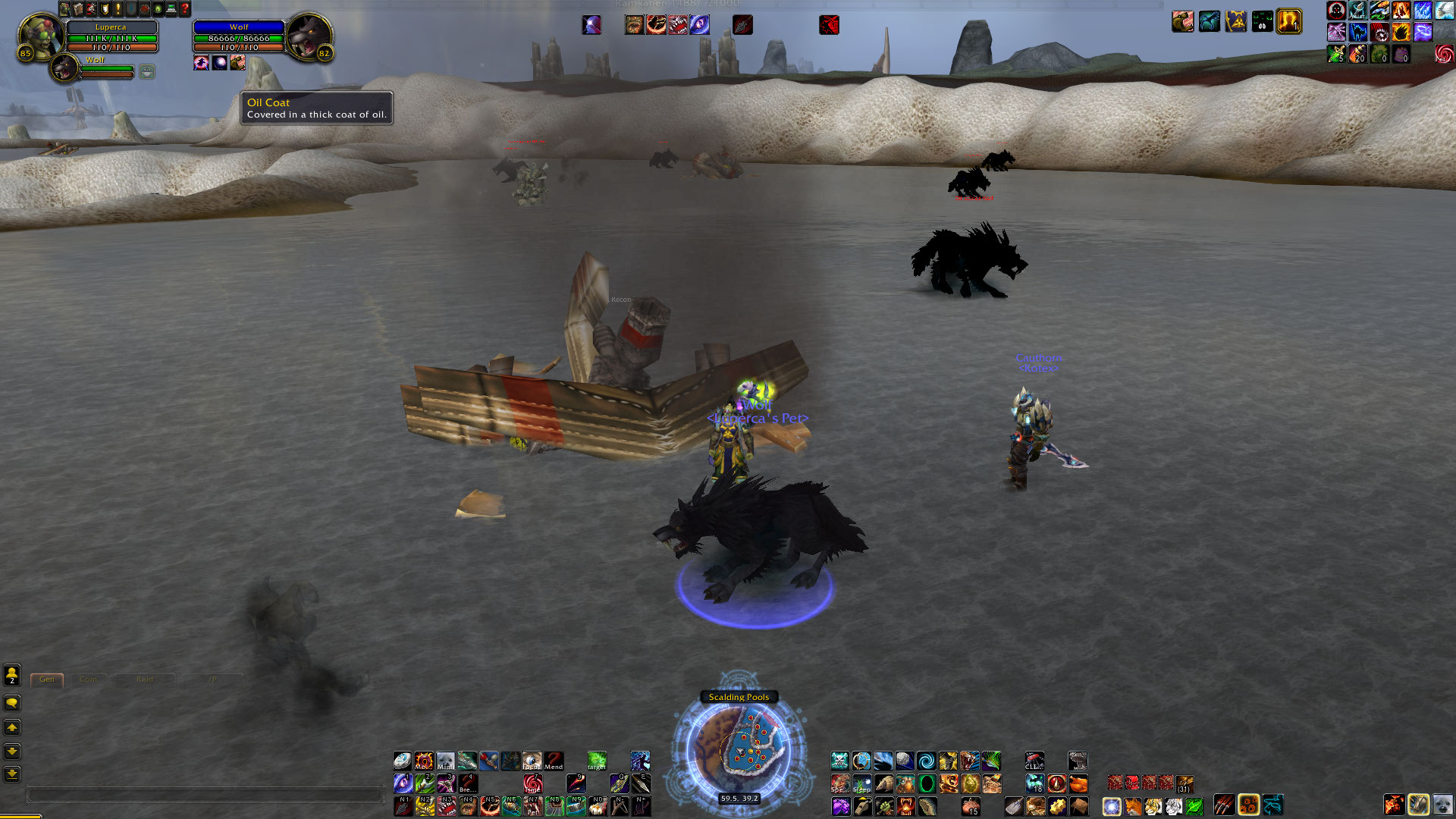The image size is (1456, 819).
Task: Activate the green target macro icon
Action: pos(597,761)
